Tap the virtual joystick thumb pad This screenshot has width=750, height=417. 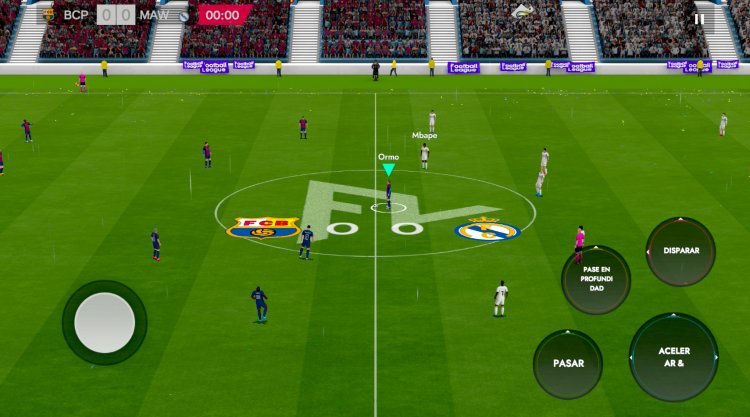[105, 322]
